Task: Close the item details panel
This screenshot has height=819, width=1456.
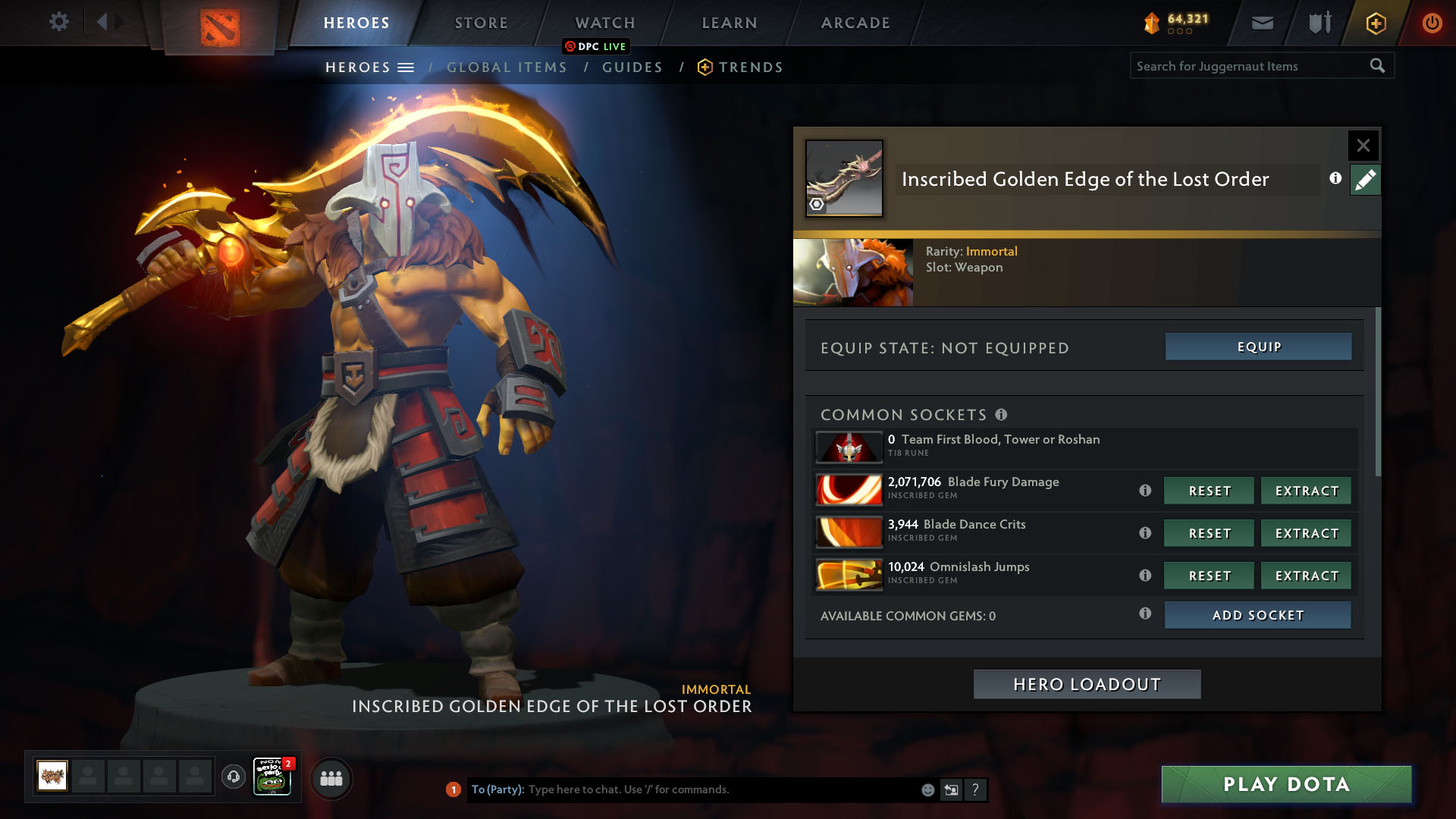Action: point(1363,146)
